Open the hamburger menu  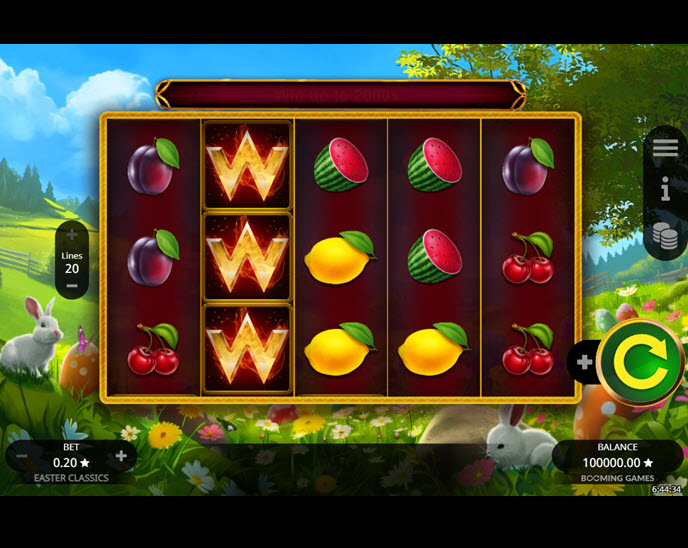[665, 148]
